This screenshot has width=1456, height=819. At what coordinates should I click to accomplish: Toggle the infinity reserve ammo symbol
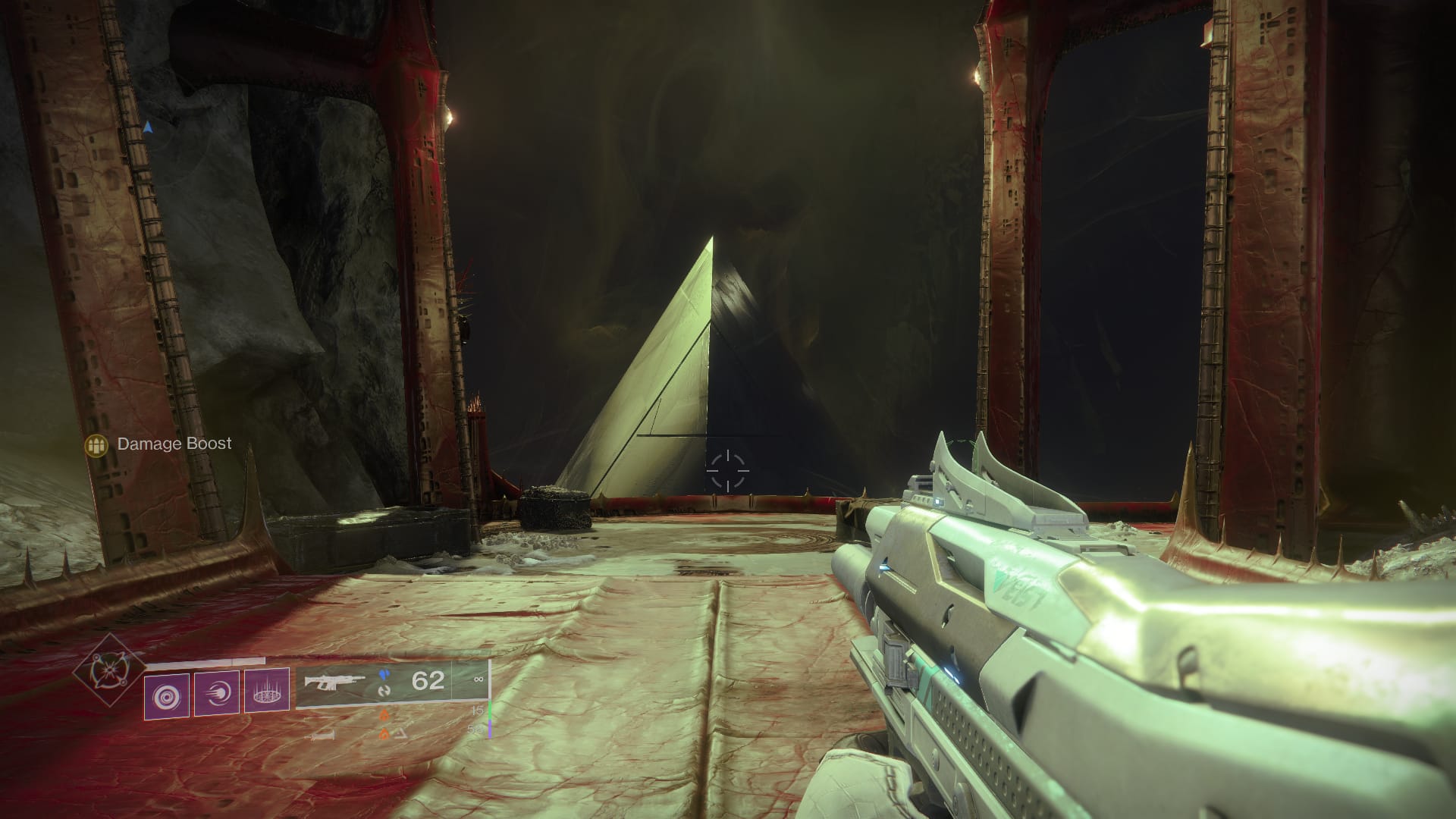[x=478, y=680]
